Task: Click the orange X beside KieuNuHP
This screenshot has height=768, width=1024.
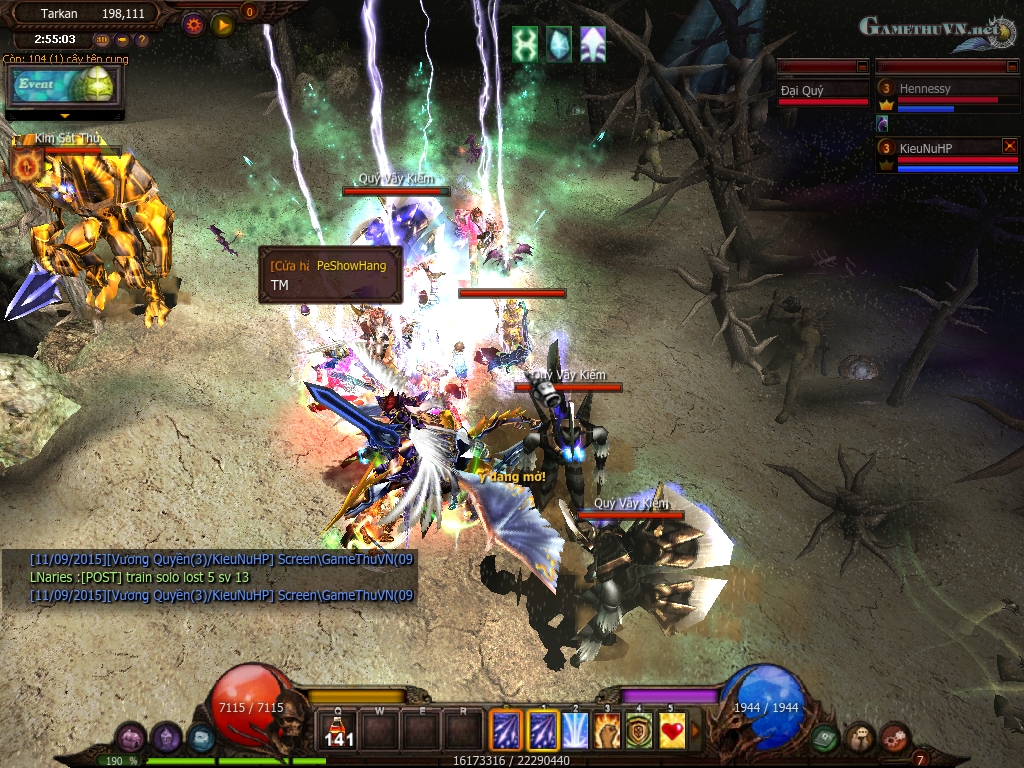Action: point(1009,146)
